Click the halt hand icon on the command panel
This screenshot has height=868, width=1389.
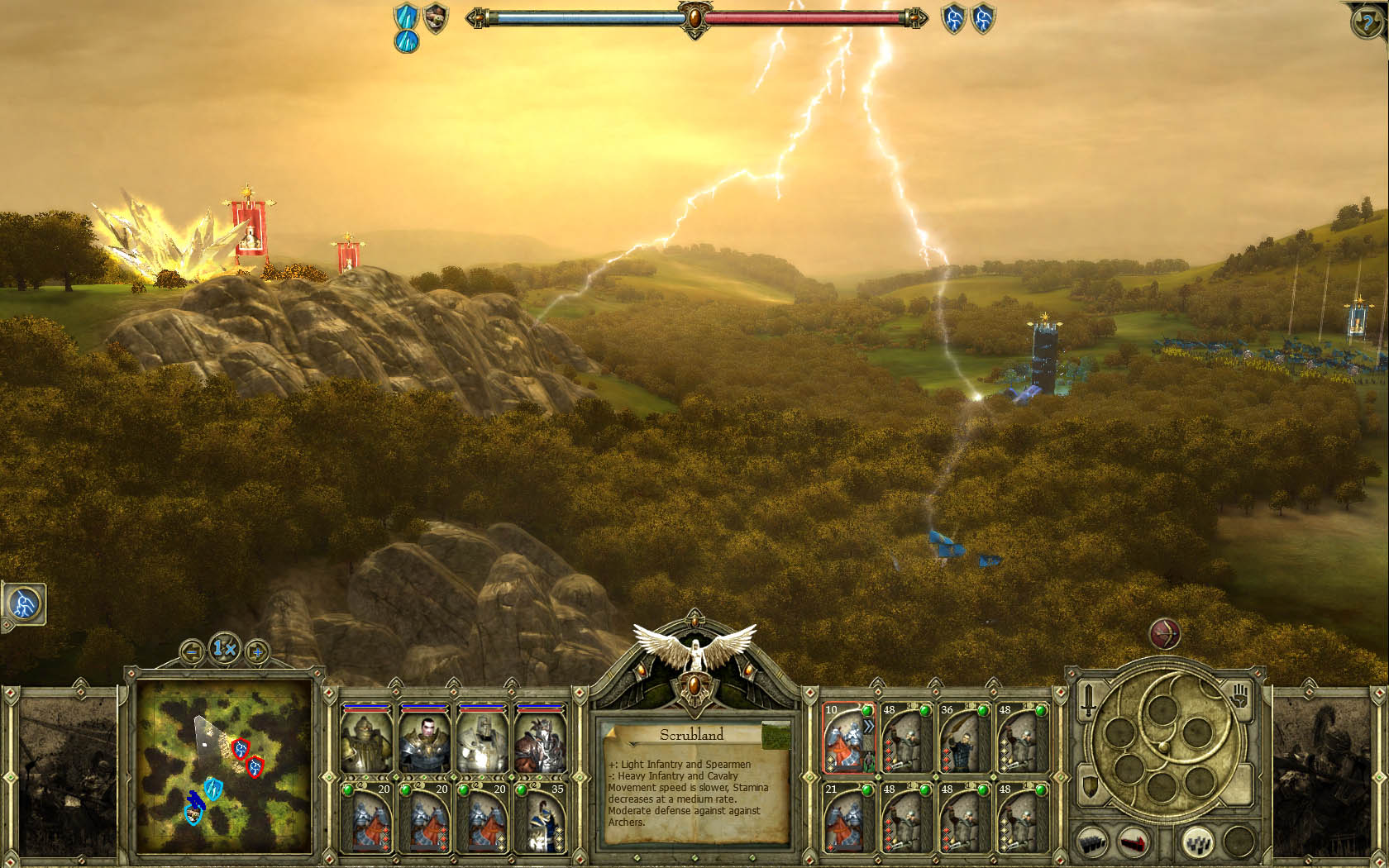(1240, 697)
